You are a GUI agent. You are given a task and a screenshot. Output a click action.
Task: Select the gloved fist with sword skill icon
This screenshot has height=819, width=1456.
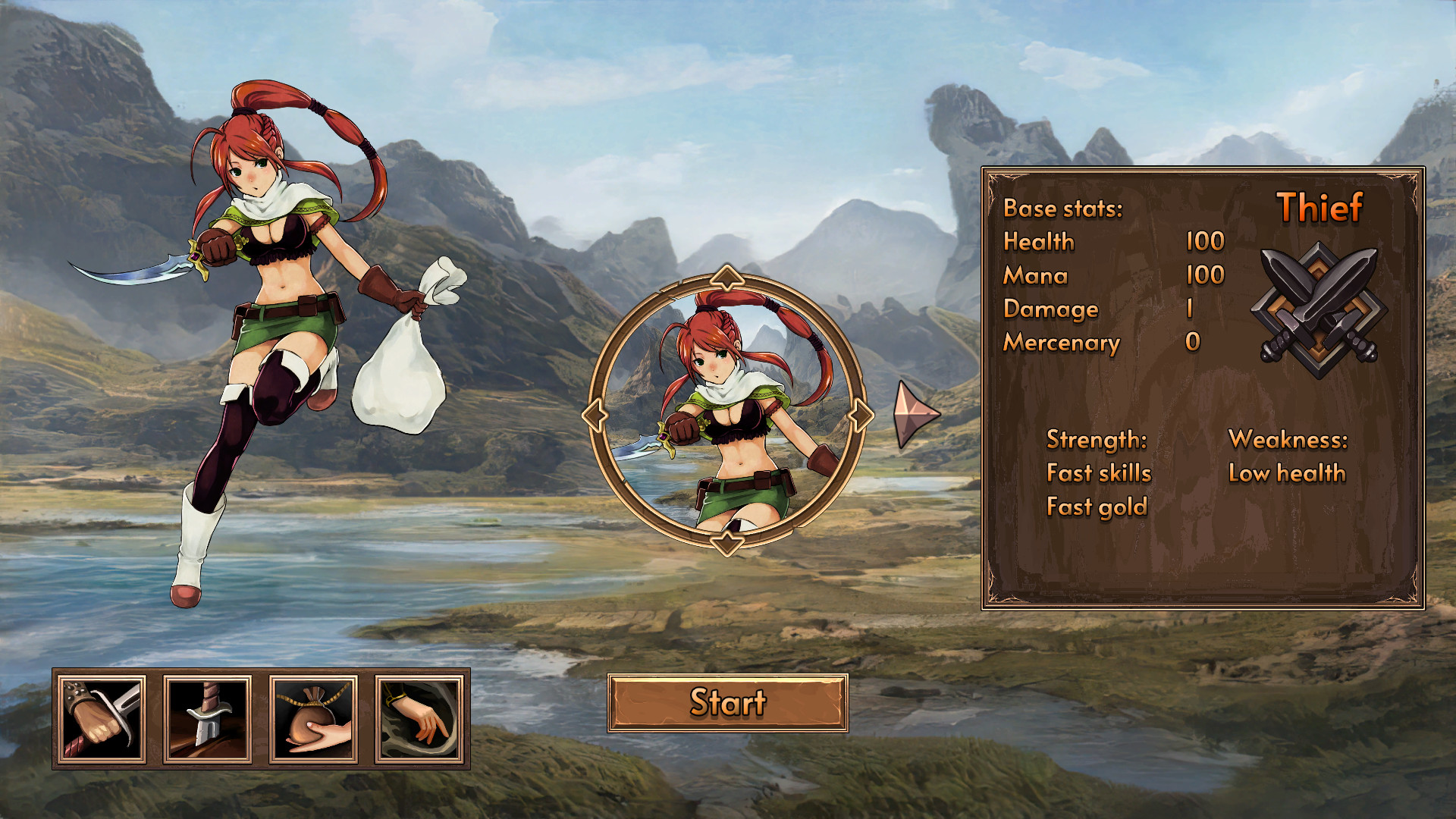pos(102,719)
